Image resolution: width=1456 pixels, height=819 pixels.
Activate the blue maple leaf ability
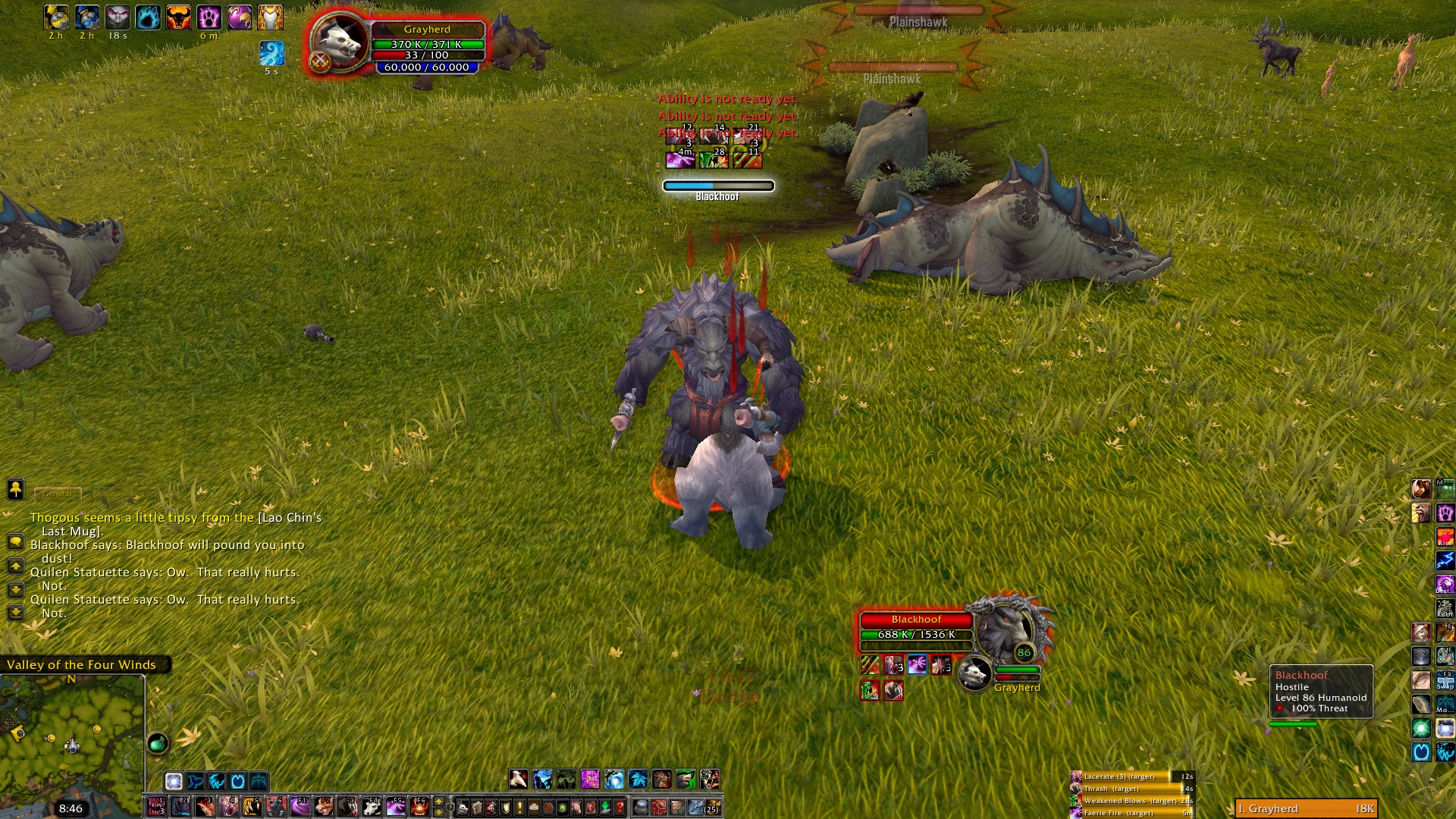(x=639, y=779)
